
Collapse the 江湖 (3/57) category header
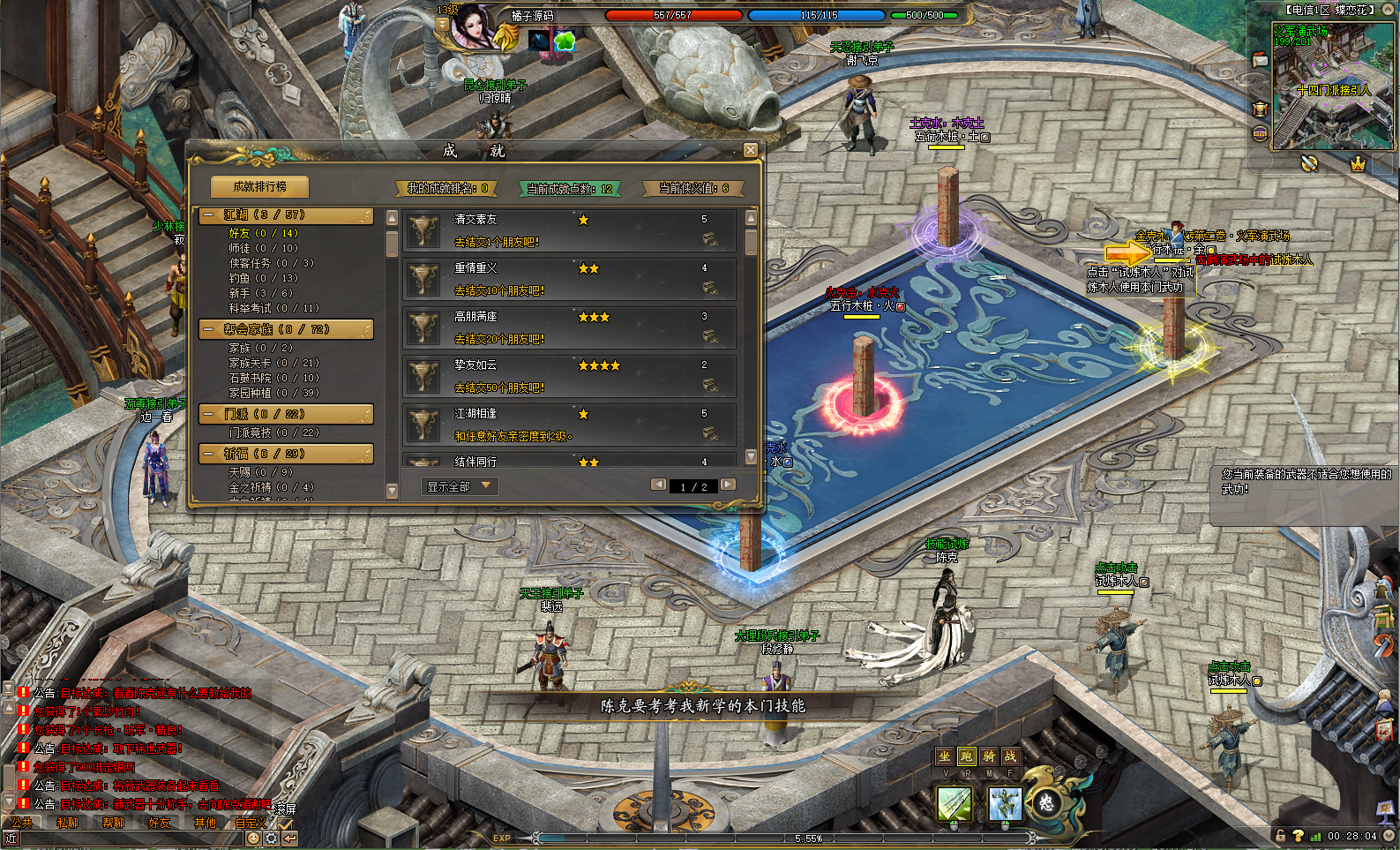(208, 214)
